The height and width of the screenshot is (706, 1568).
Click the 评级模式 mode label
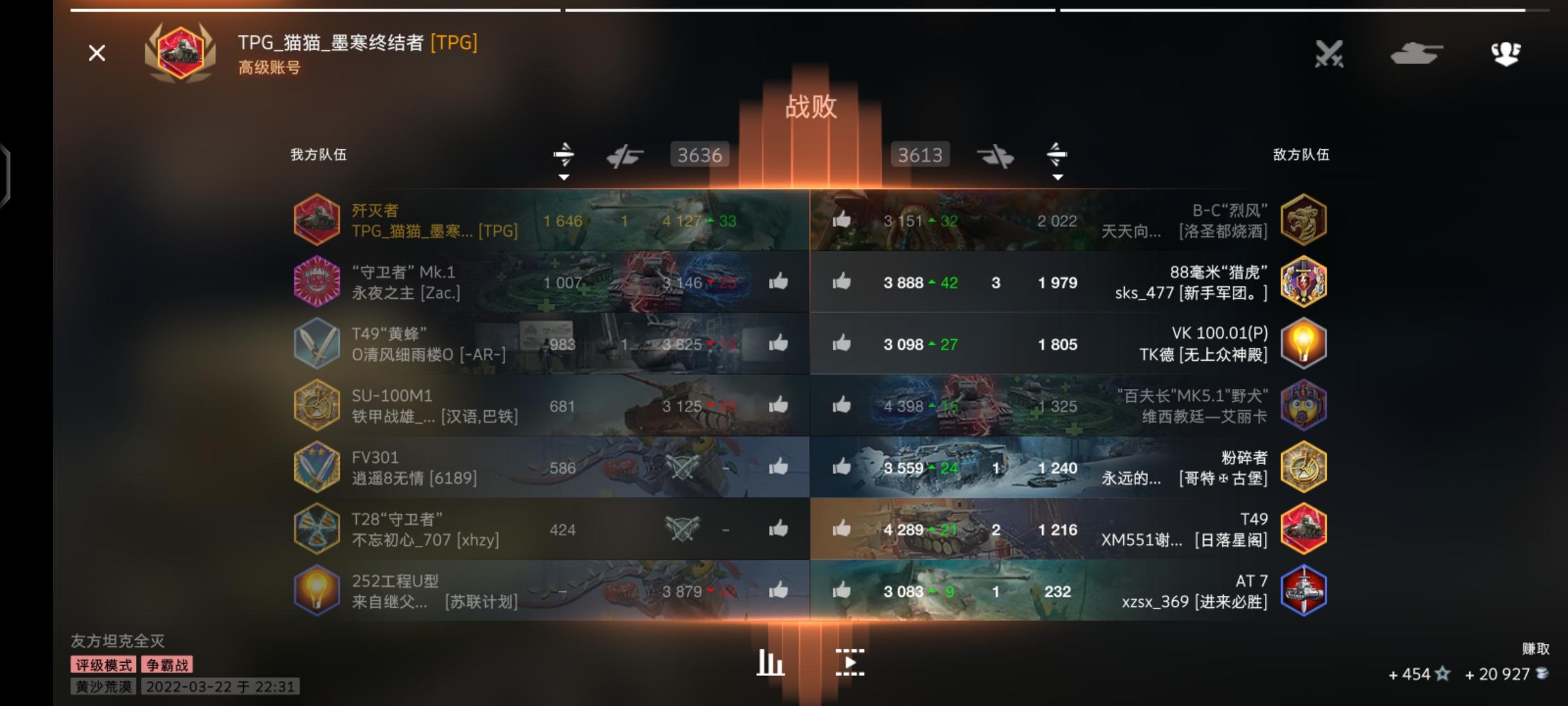[102, 665]
